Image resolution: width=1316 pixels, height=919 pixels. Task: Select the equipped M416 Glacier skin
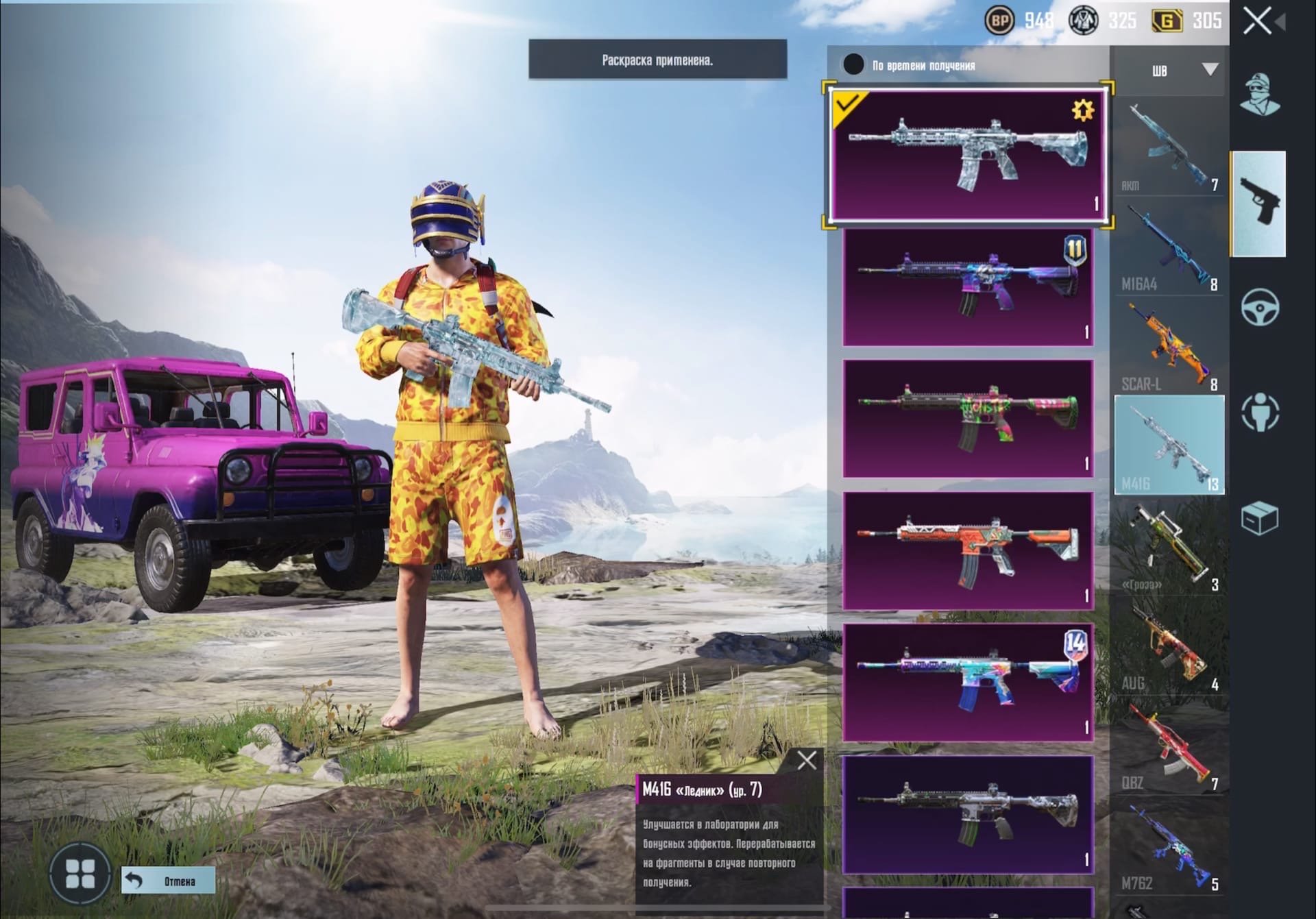[966, 154]
